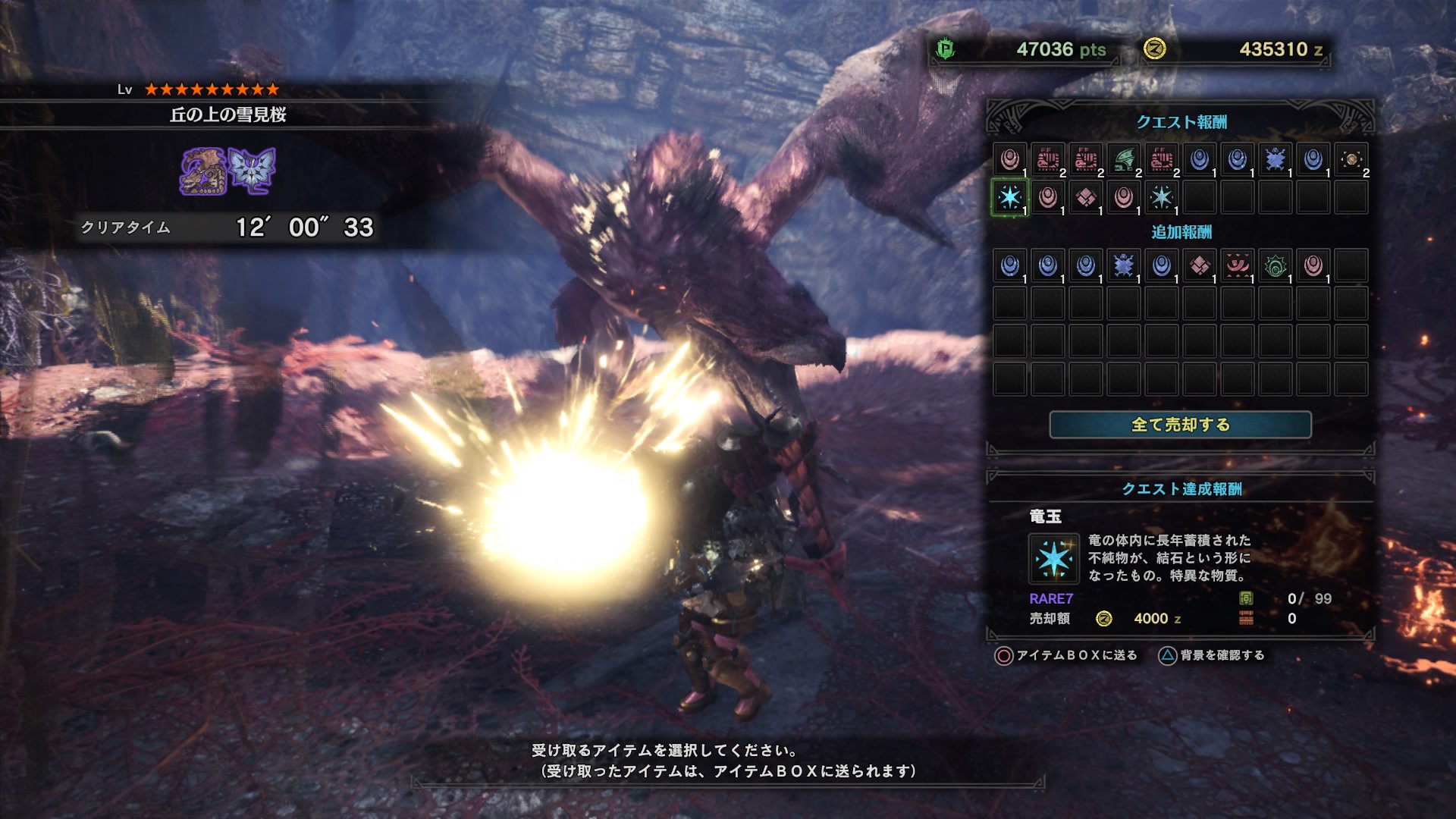Screen dimensions: 1456x819
Task: Choose the green wing reward item
Action: click(x=1124, y=160)
